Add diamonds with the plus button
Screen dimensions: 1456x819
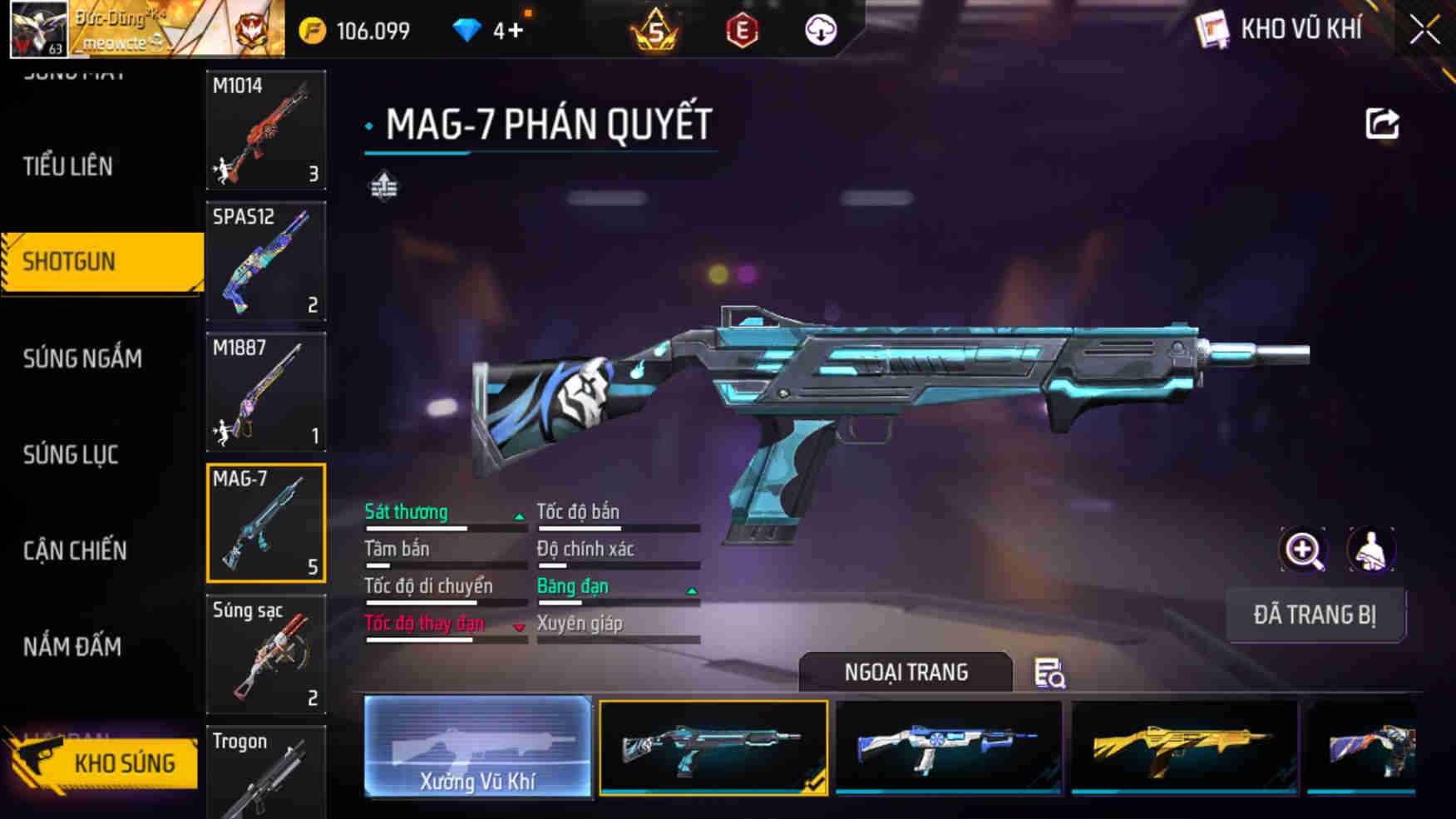[x=516, y=32]
